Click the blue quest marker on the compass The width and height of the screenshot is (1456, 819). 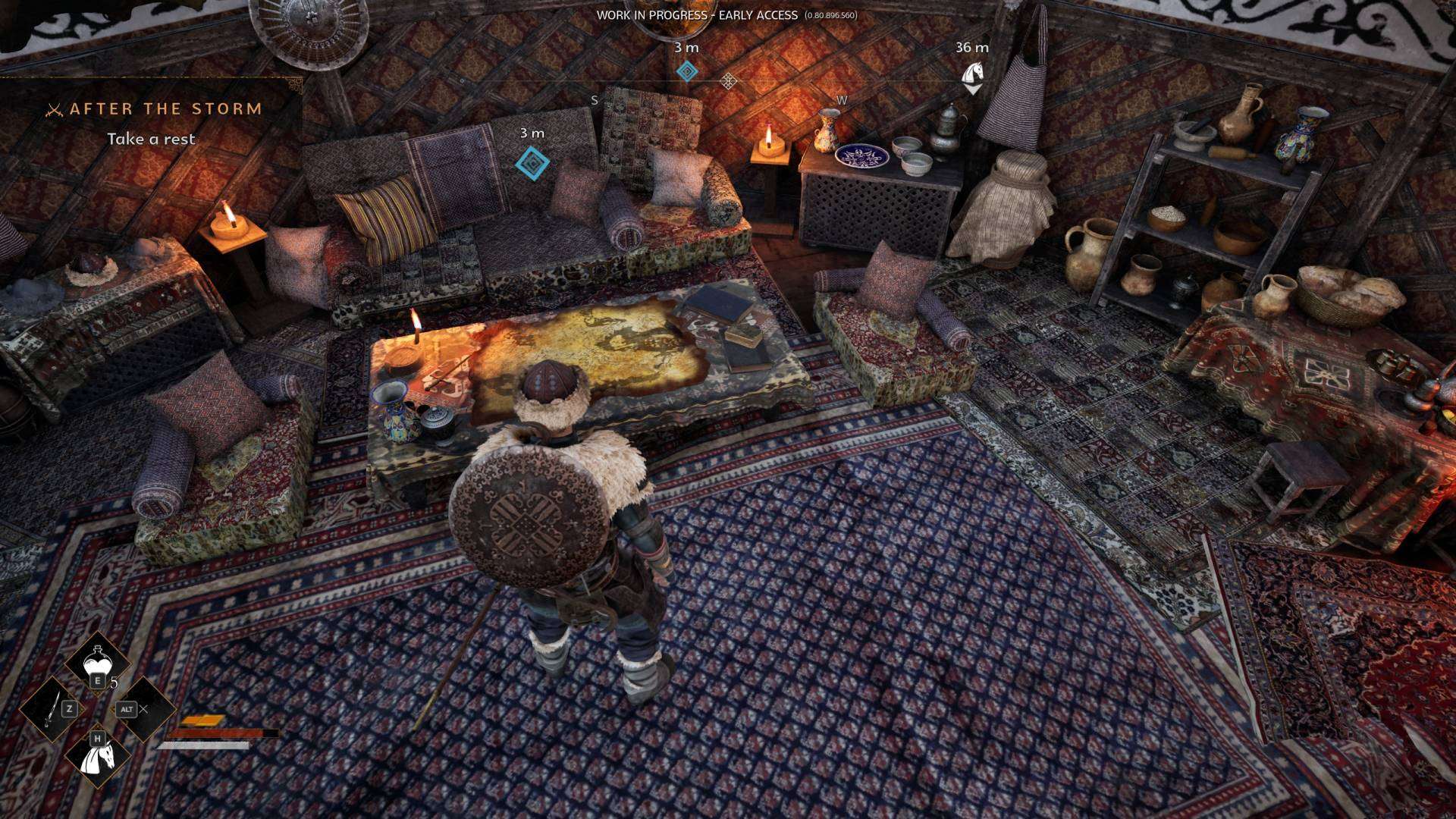point(687,72)
